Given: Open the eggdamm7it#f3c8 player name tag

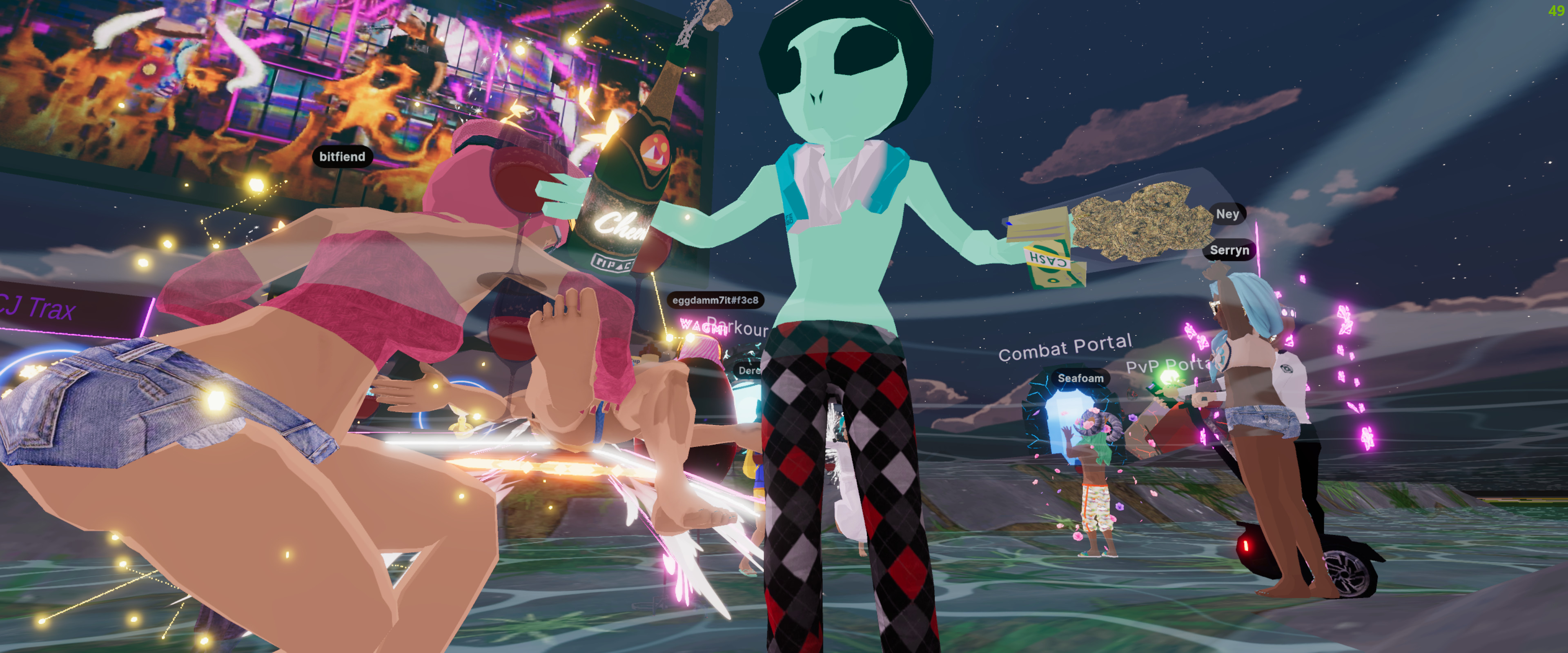Looking at the screenshot, I should click(715, 300).
